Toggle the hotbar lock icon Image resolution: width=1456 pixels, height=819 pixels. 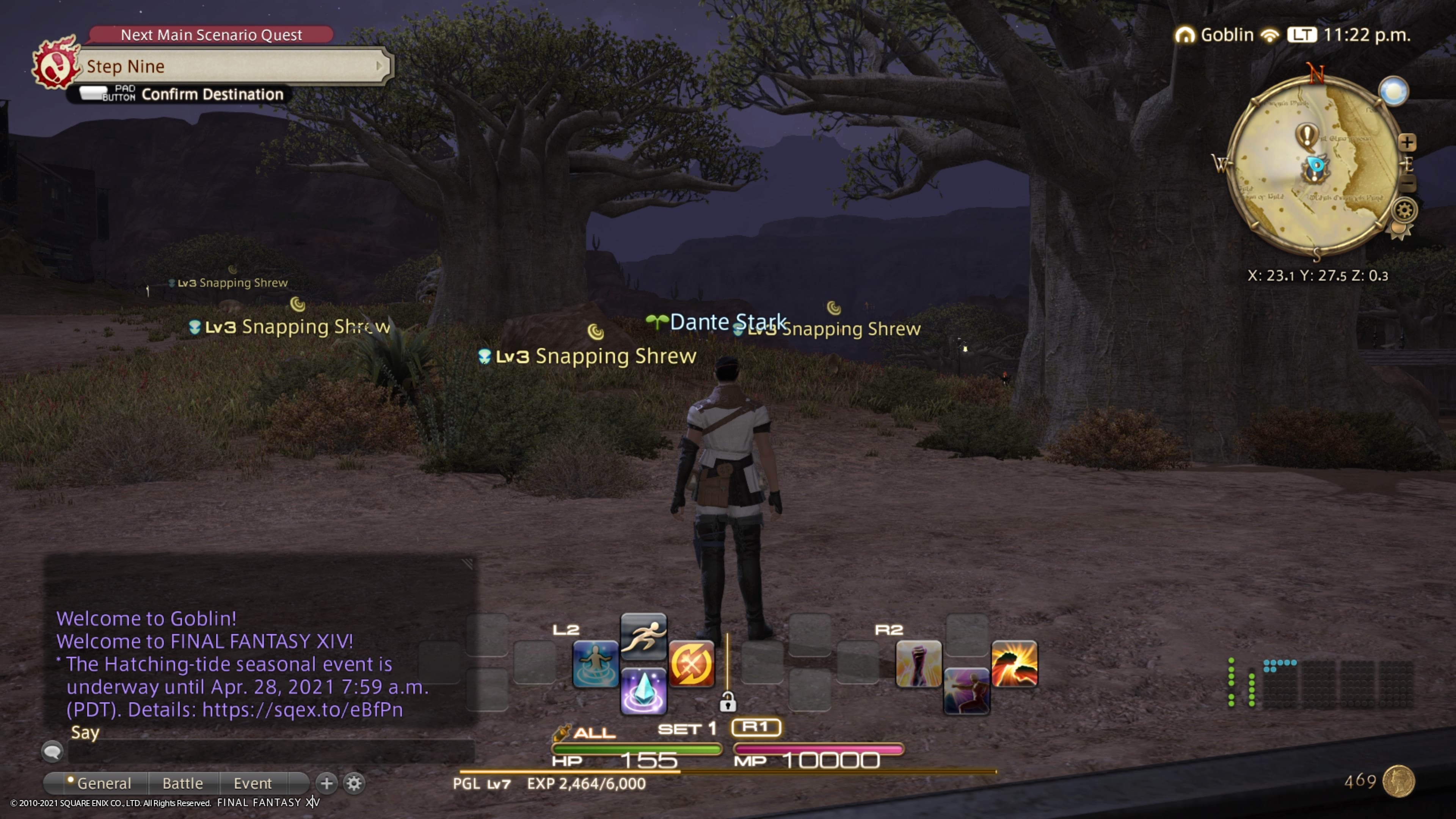[x=728, y=703]
